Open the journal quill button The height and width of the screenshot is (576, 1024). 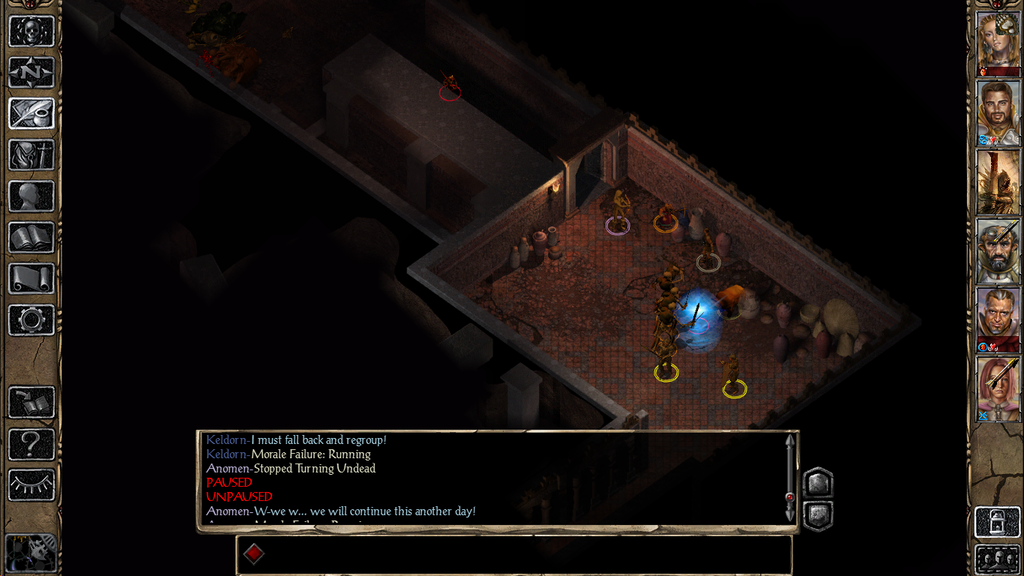coord(31,113)
